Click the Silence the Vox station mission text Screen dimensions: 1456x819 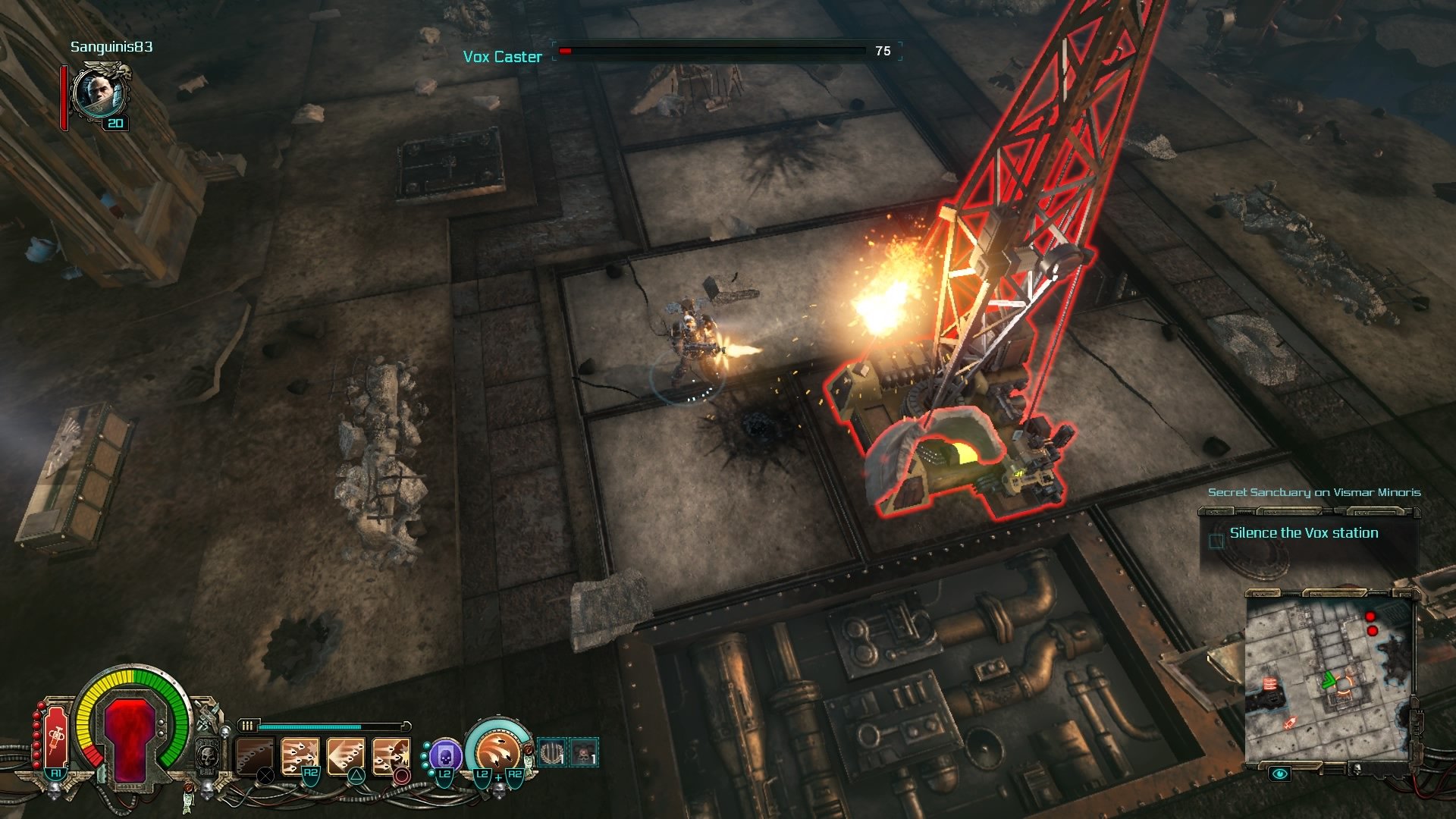[1304, 533]
